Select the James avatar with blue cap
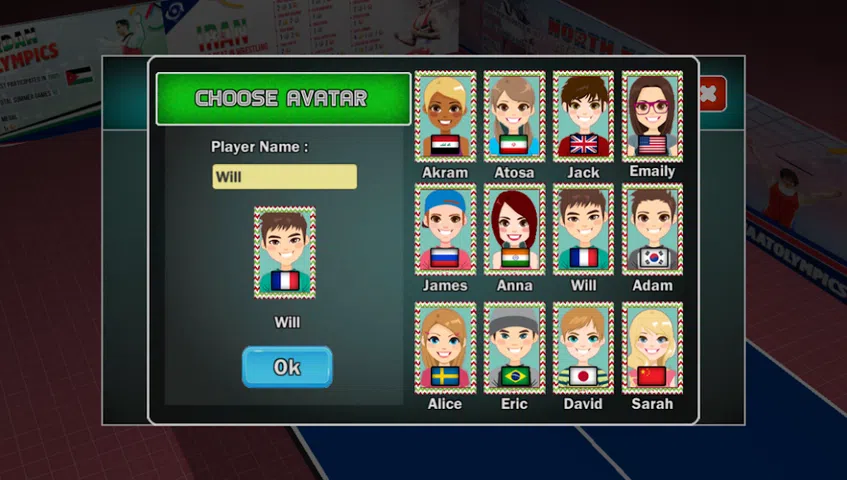This screenshot has height=480, width=847. (445, 229)
